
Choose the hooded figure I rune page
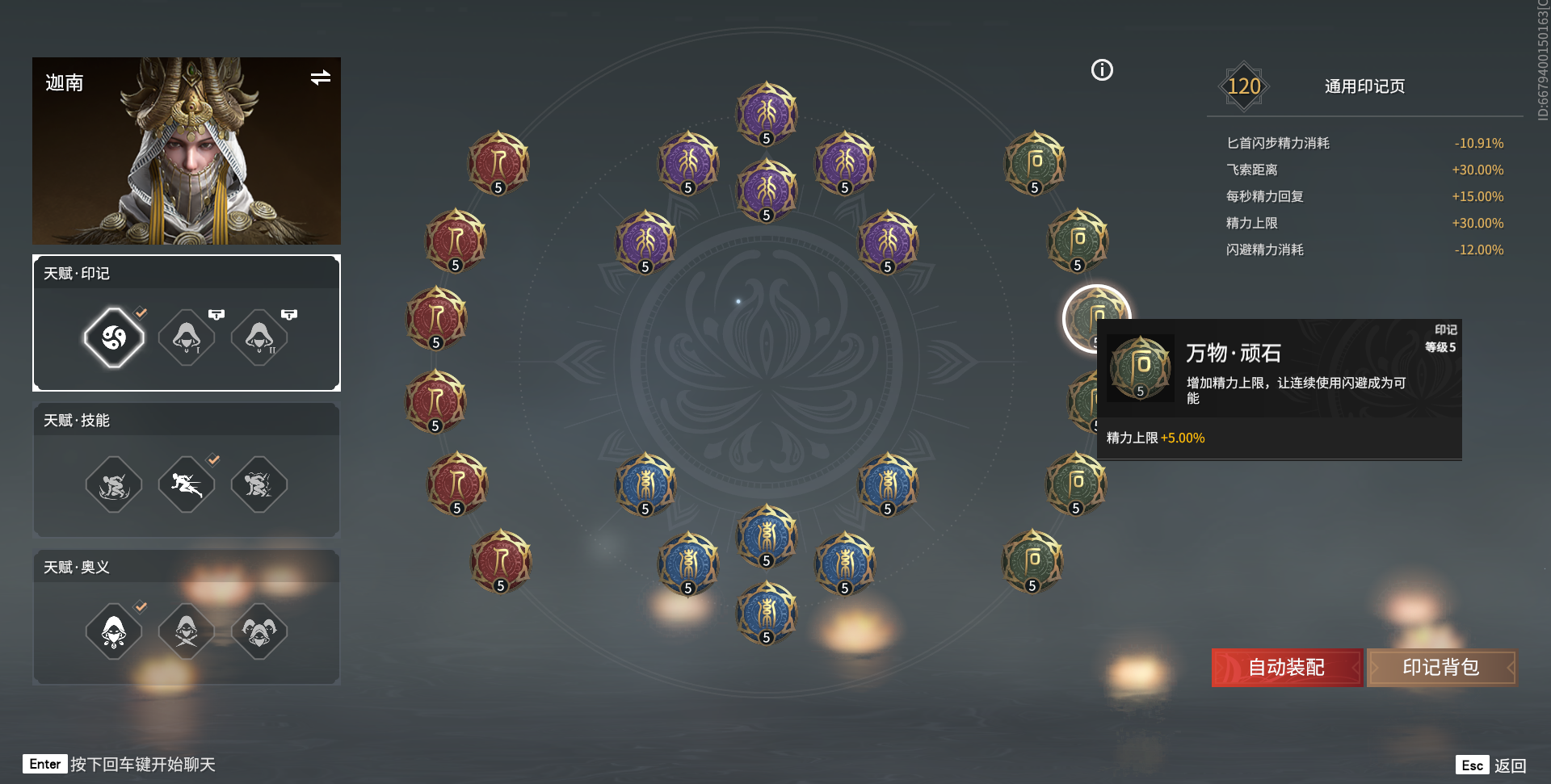point(187,337)
